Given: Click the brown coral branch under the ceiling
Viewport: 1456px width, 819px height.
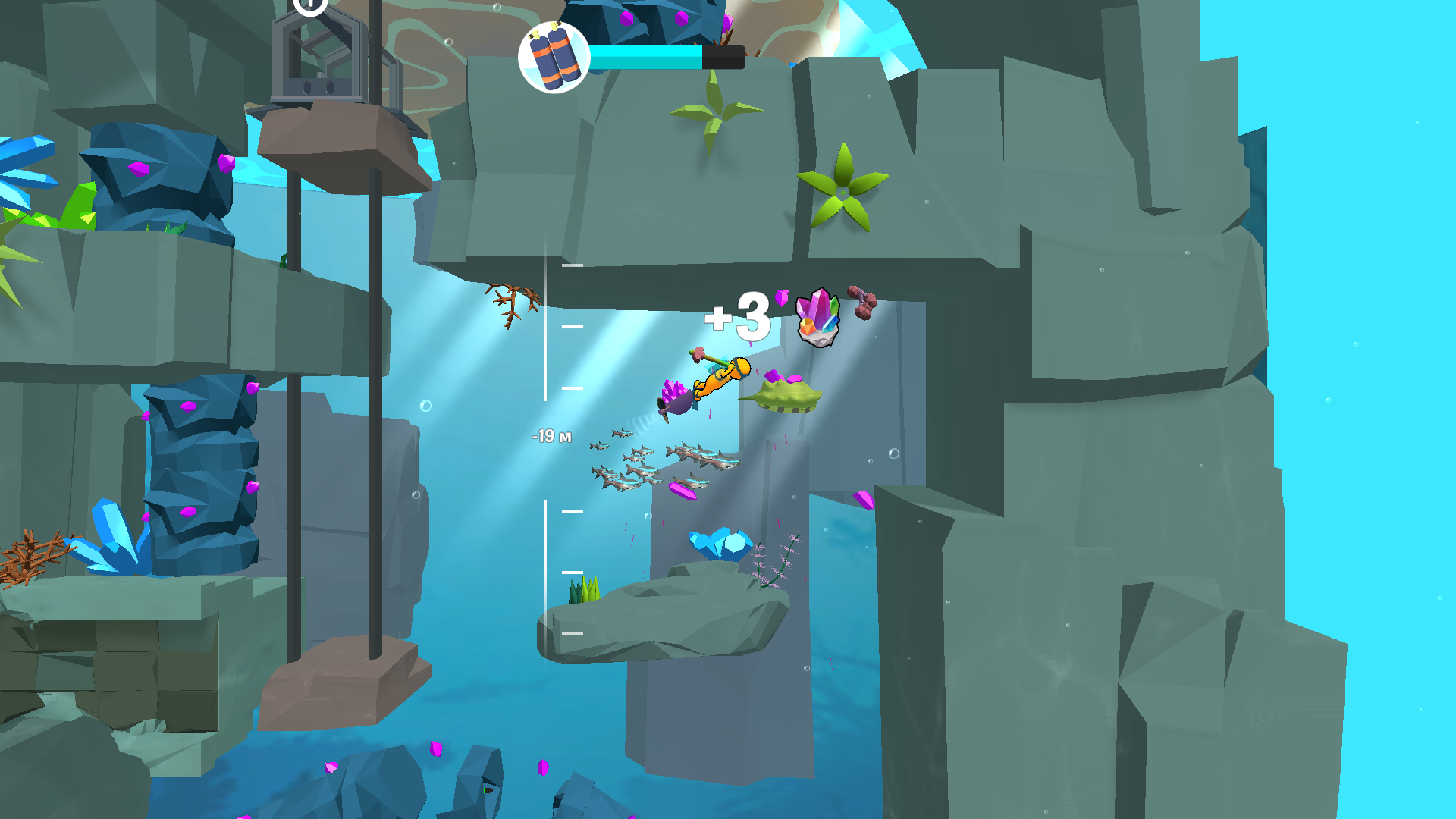Looking at the screenshot, I should 512,300.
